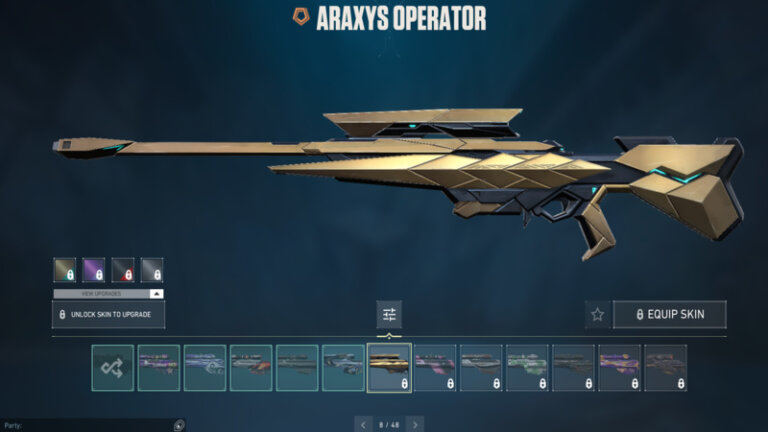This screenshot has width=768, height=432.
Task: Select the highlighted gold Araxys skin thumbnail
Action: [389, 367]
